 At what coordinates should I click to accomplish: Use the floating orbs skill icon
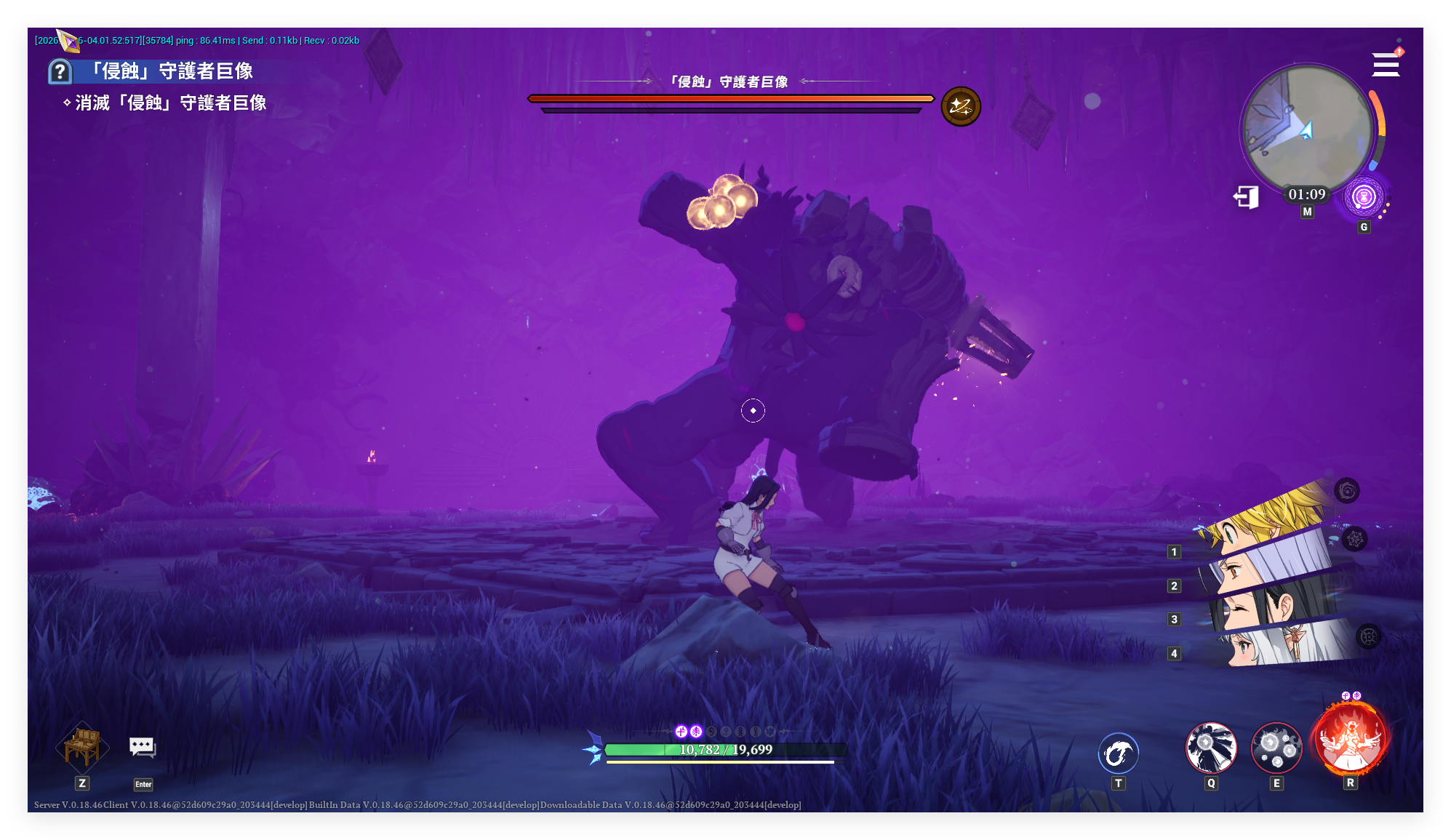(1276, 748)
